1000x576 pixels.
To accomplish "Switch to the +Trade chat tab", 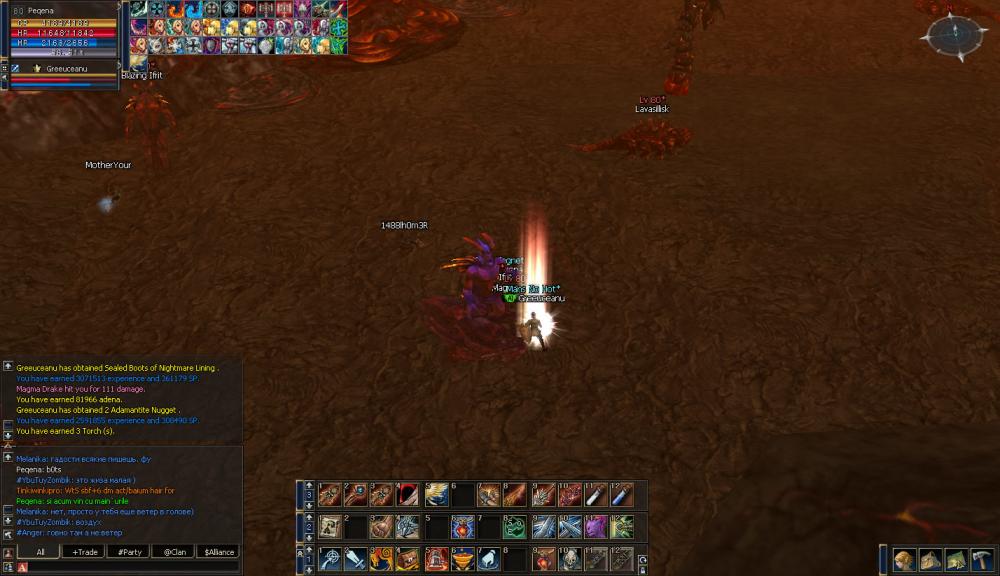I will (83, 552).
